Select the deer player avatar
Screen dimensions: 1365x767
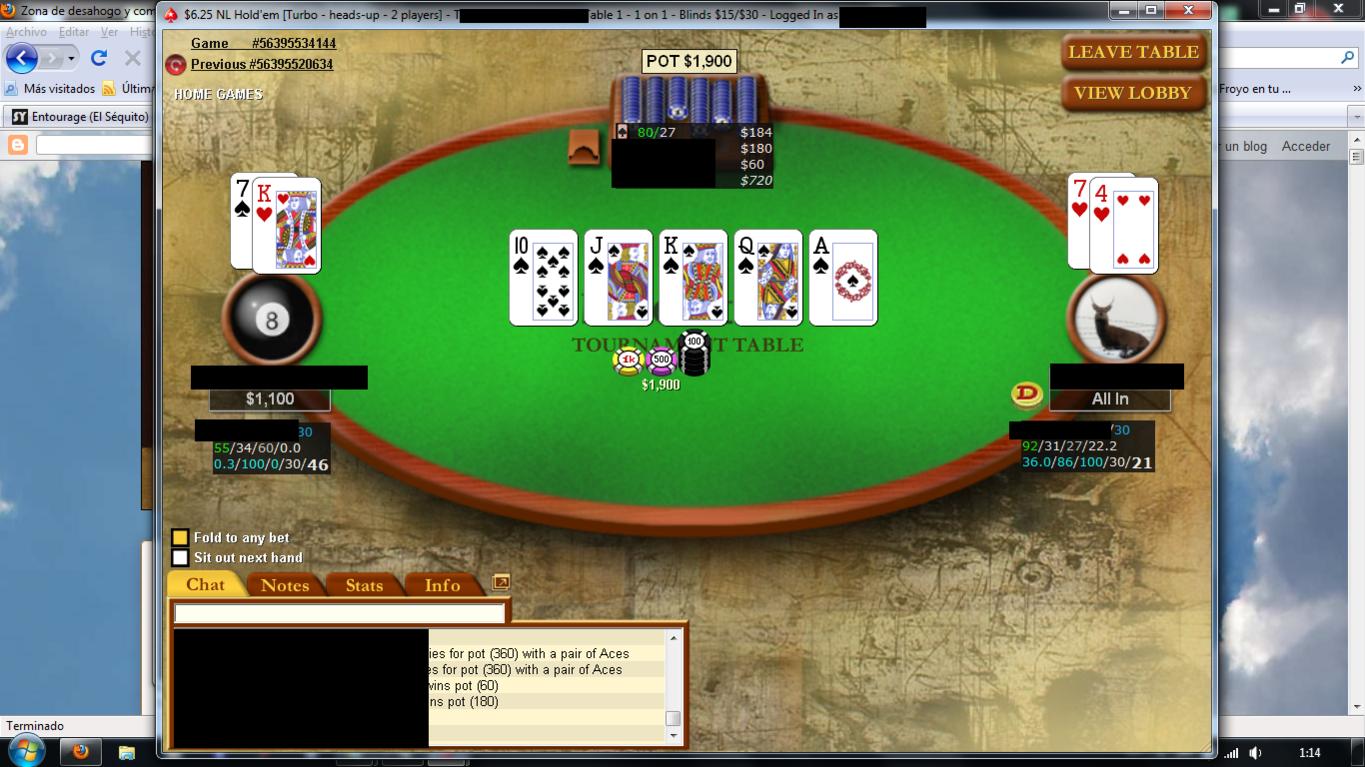coord(1117,320)
